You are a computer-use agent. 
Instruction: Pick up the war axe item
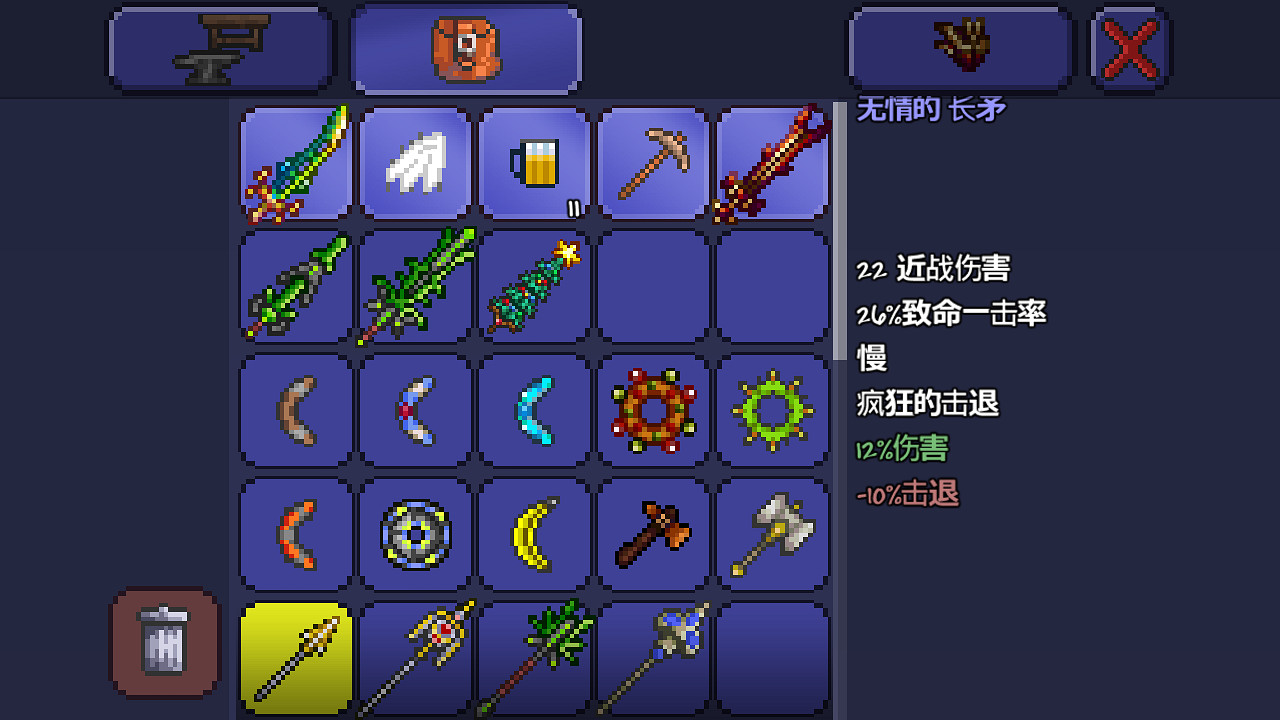[772, 533]
